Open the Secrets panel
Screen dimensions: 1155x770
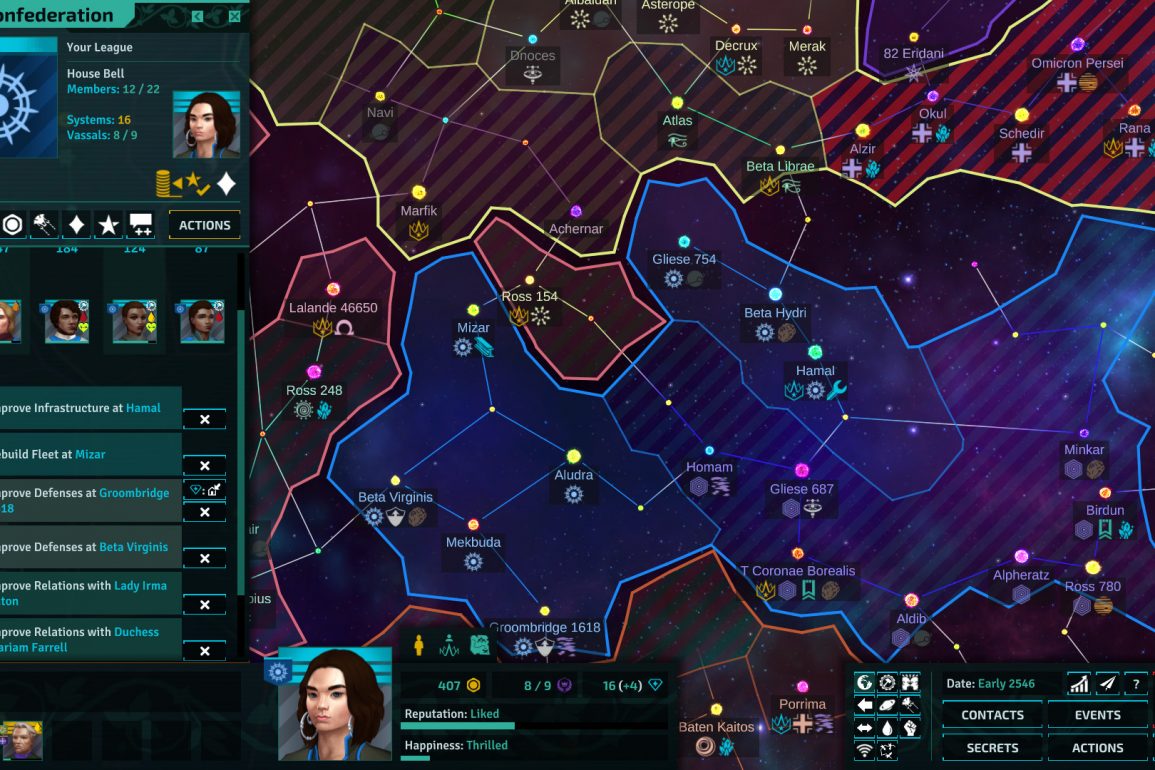[x=992, y=748]
